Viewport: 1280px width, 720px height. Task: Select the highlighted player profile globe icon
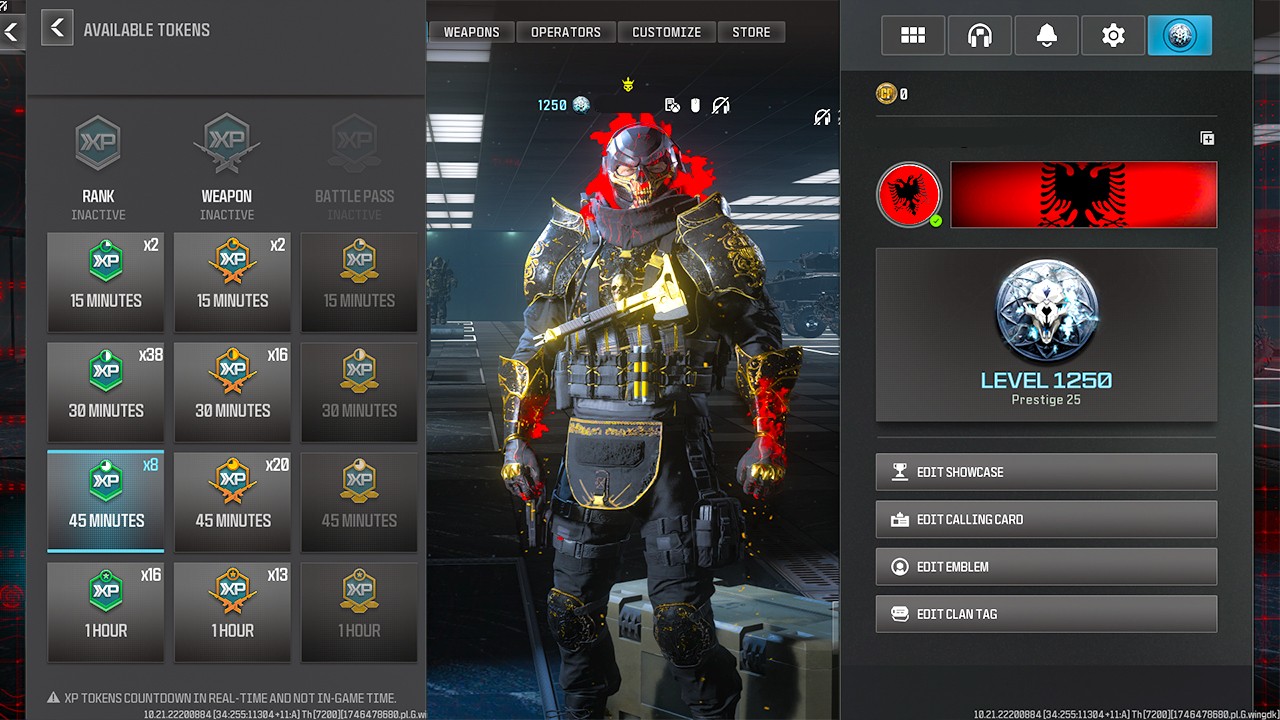tap(1180, 35)
